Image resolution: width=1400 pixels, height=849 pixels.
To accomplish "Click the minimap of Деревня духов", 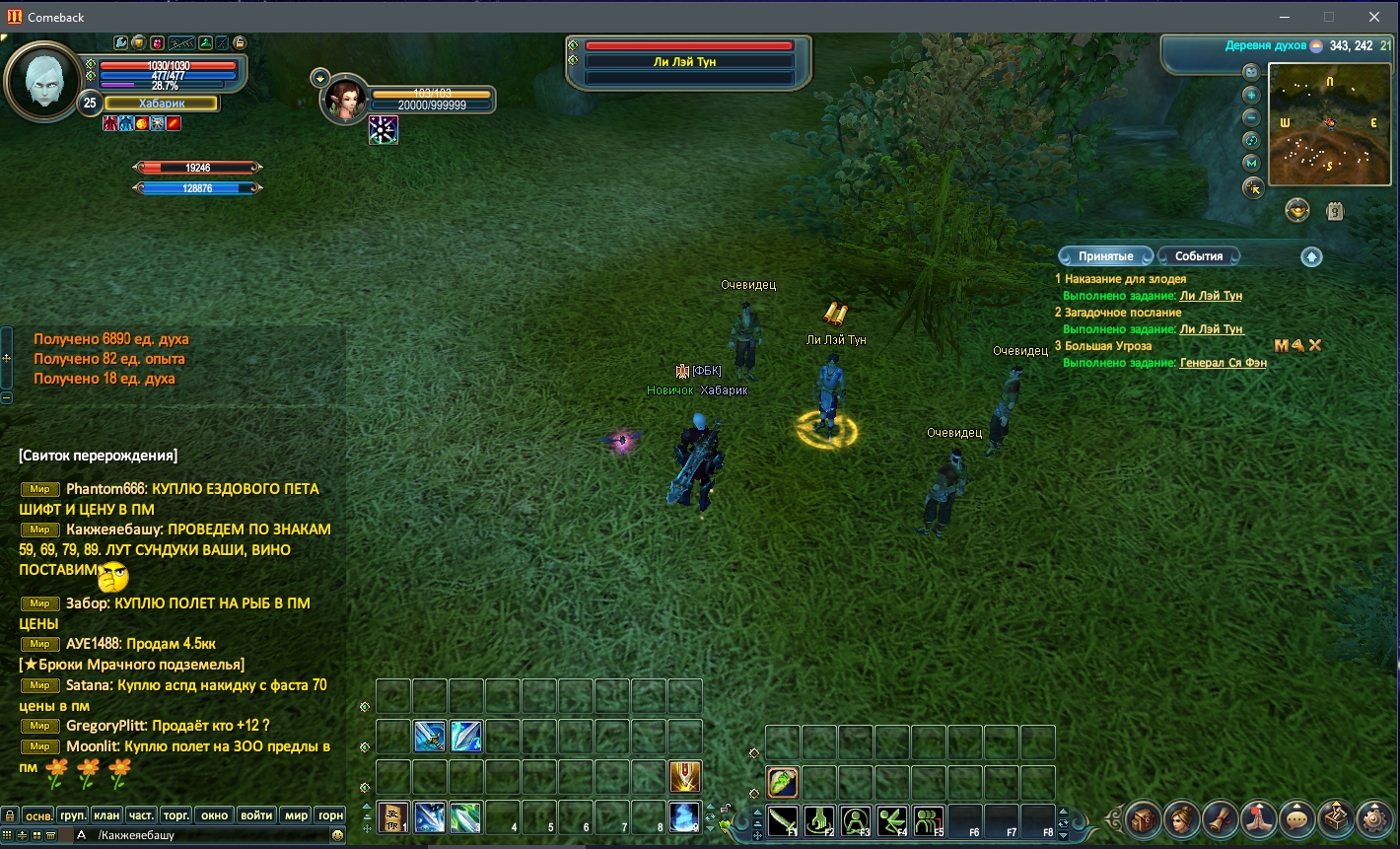I will [x=1329, y=125].
